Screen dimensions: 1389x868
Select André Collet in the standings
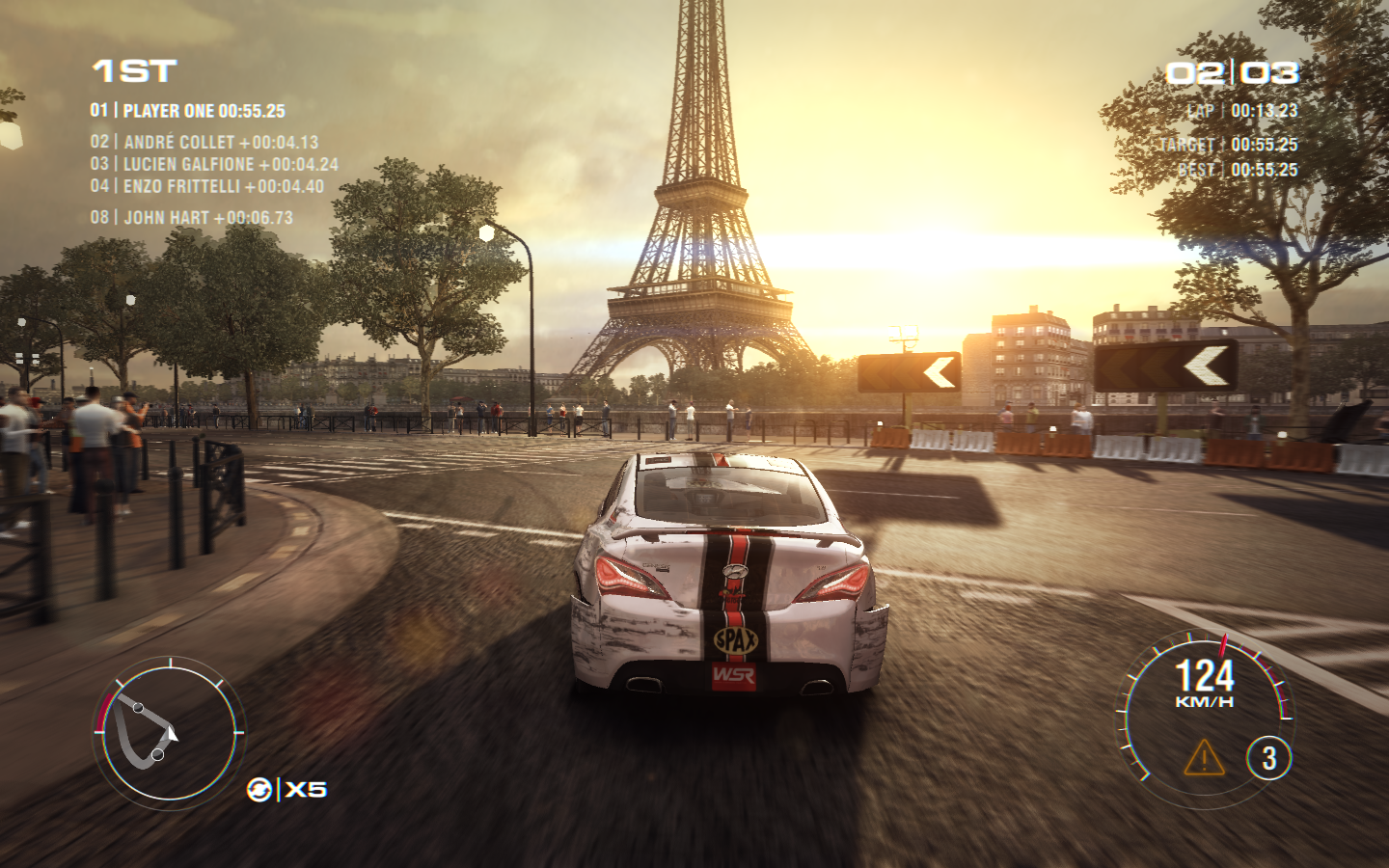204,142
